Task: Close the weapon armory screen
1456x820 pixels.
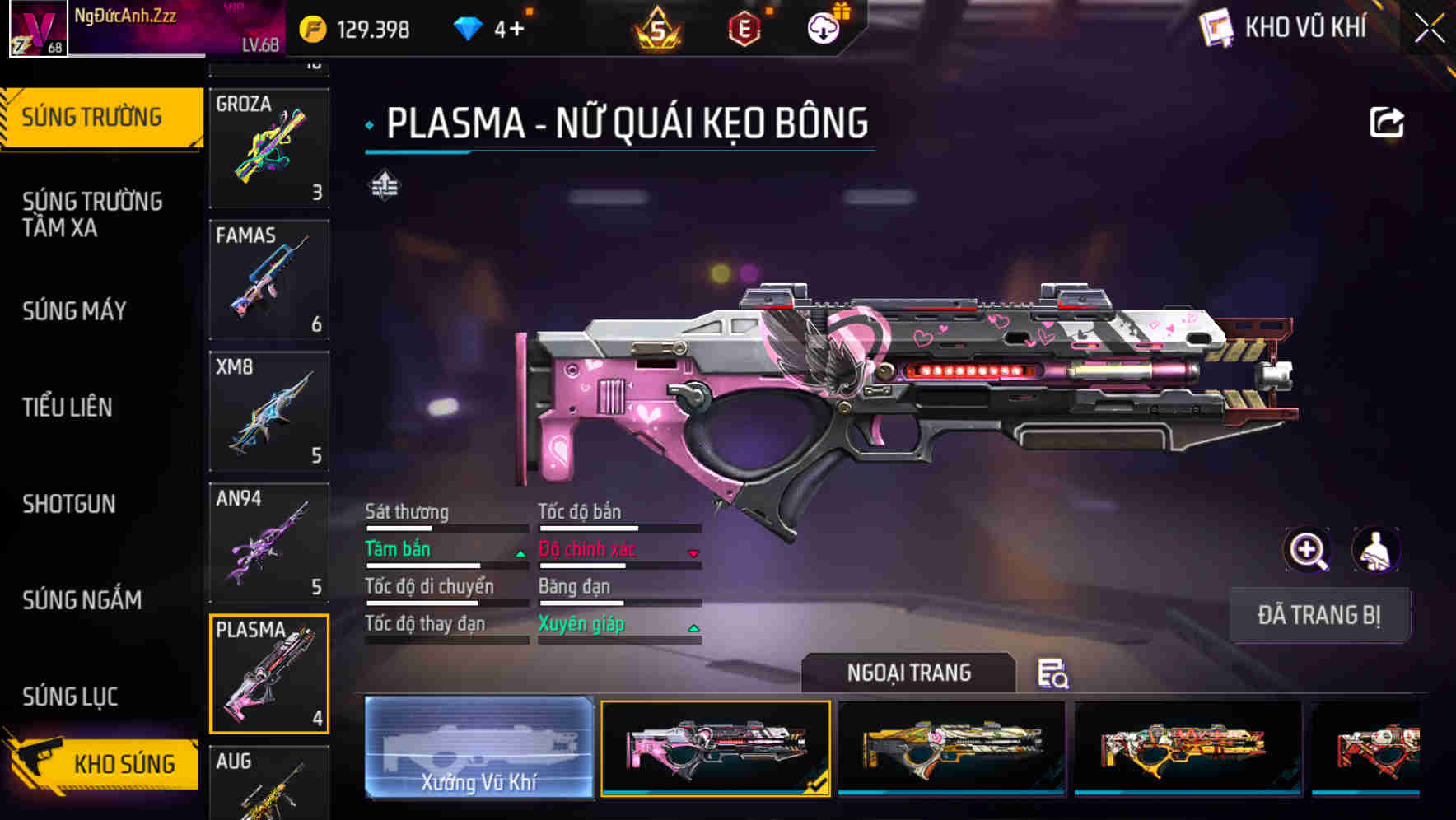Action: (x=1430, y=28)
